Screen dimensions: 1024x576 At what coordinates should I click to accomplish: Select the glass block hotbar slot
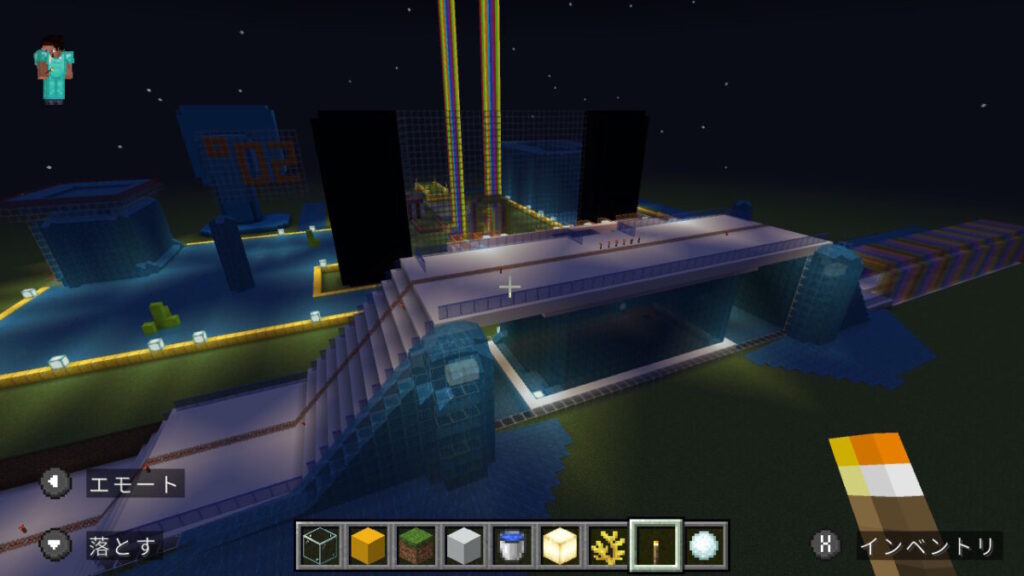[320, 546]
